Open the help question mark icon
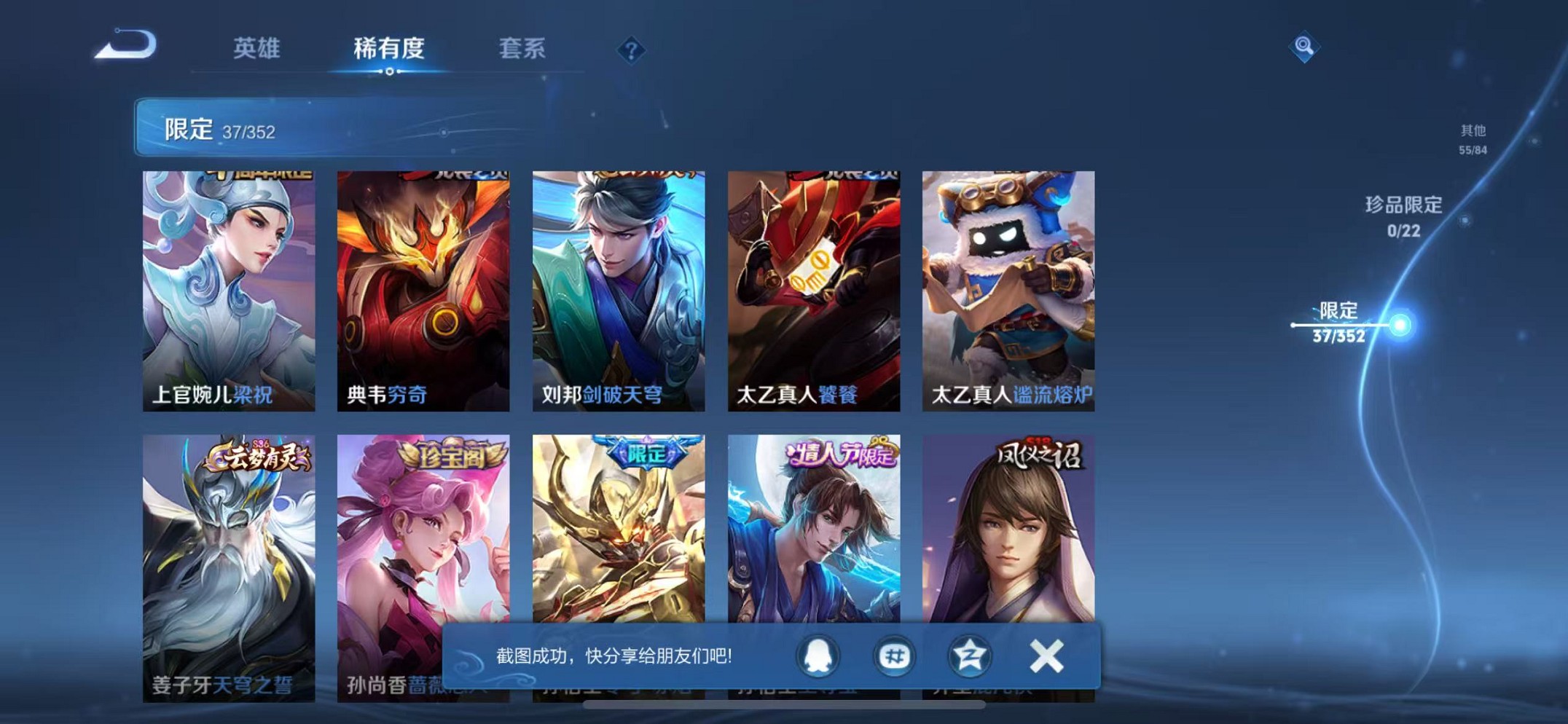Screen dimensions: 1568x724 (x=632, y=49)
